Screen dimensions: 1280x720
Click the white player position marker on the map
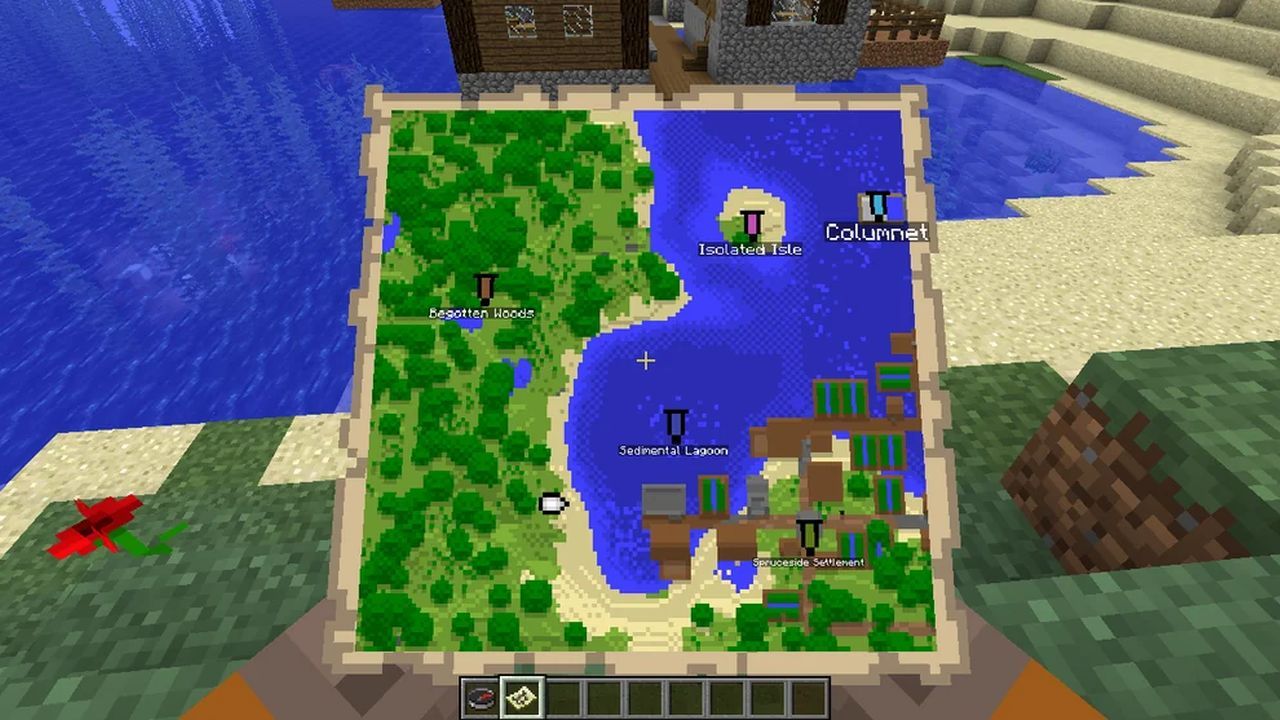click(551, 504)
